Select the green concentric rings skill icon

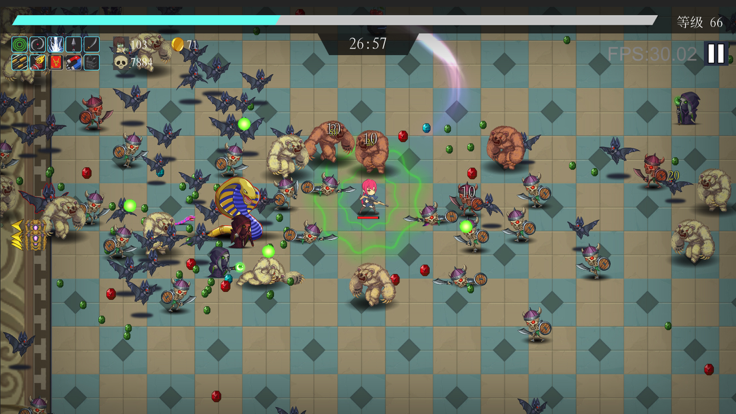click(20, 45)
